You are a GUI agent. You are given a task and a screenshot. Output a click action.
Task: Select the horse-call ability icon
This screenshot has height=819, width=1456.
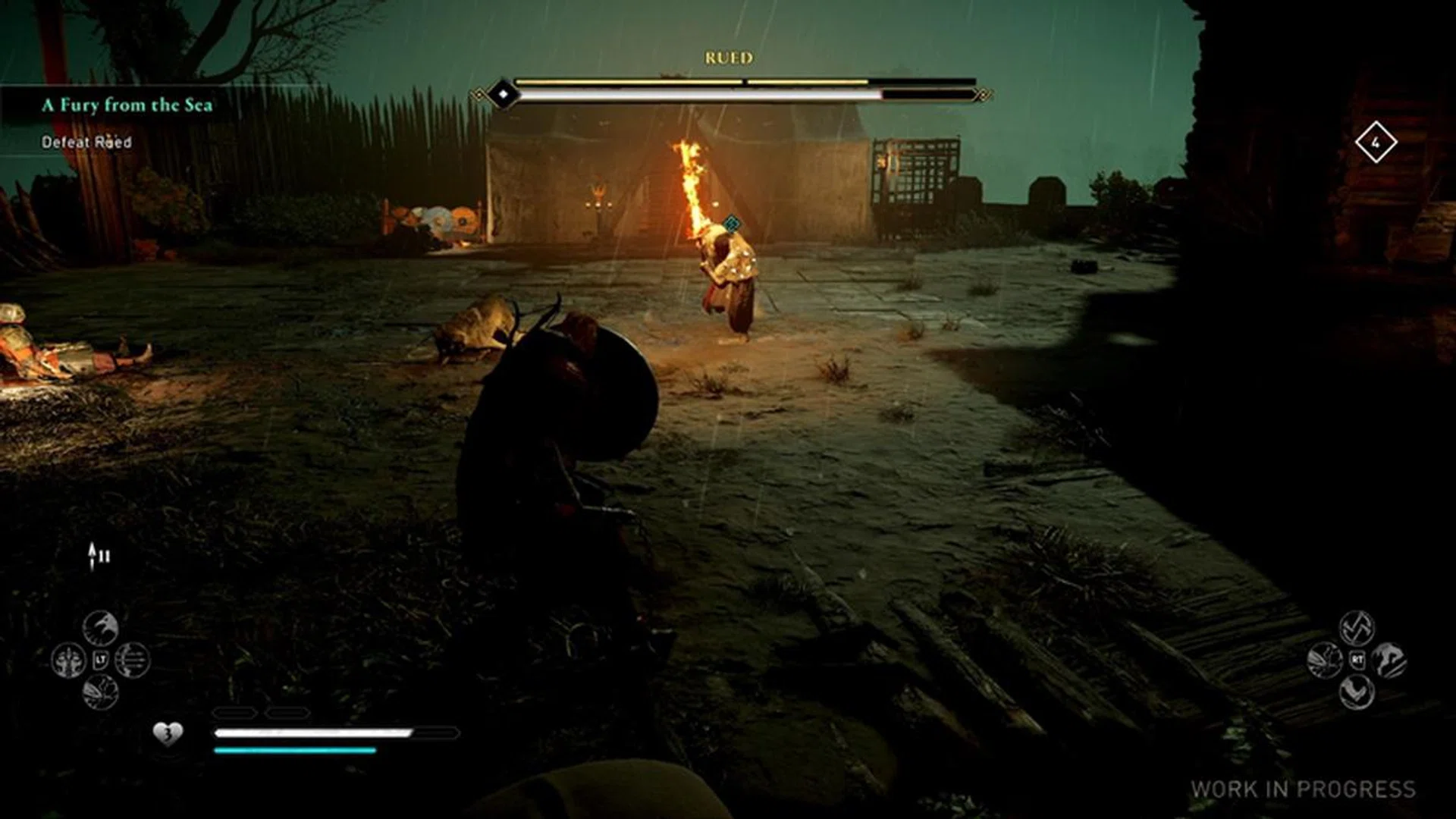(1393, 660)
